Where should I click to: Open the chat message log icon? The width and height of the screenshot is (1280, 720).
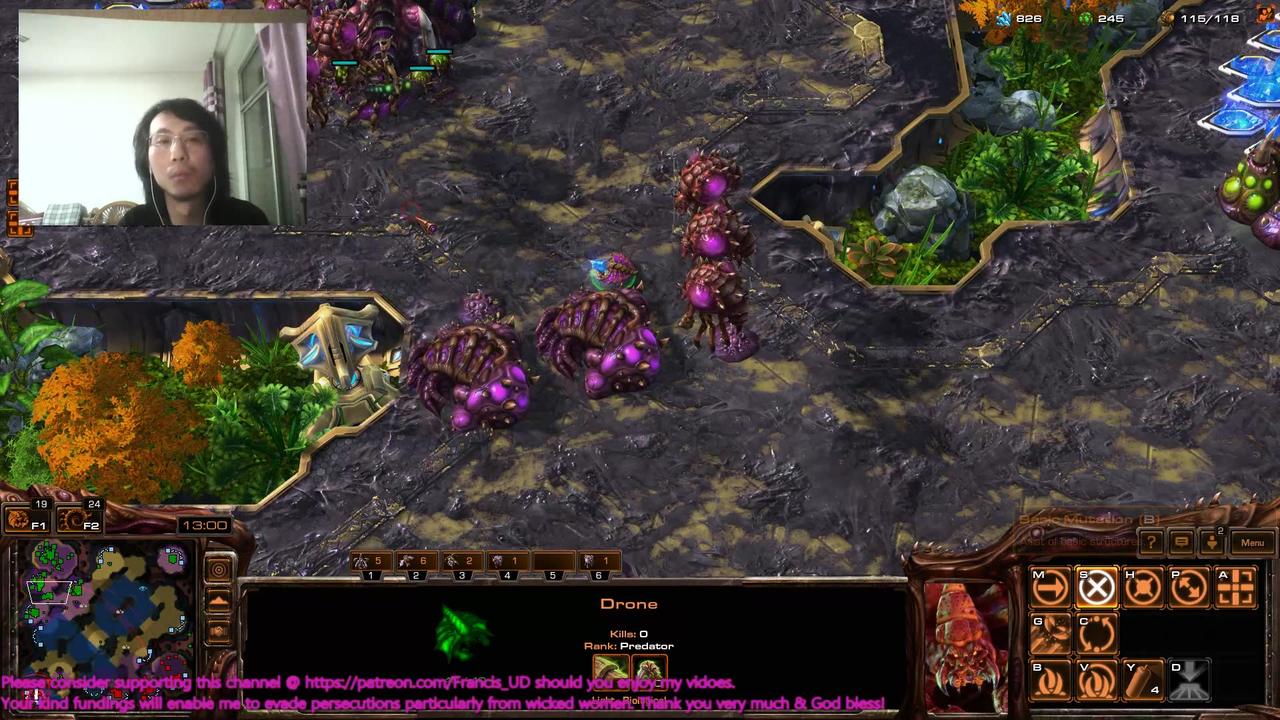[x=1181, y=542]
